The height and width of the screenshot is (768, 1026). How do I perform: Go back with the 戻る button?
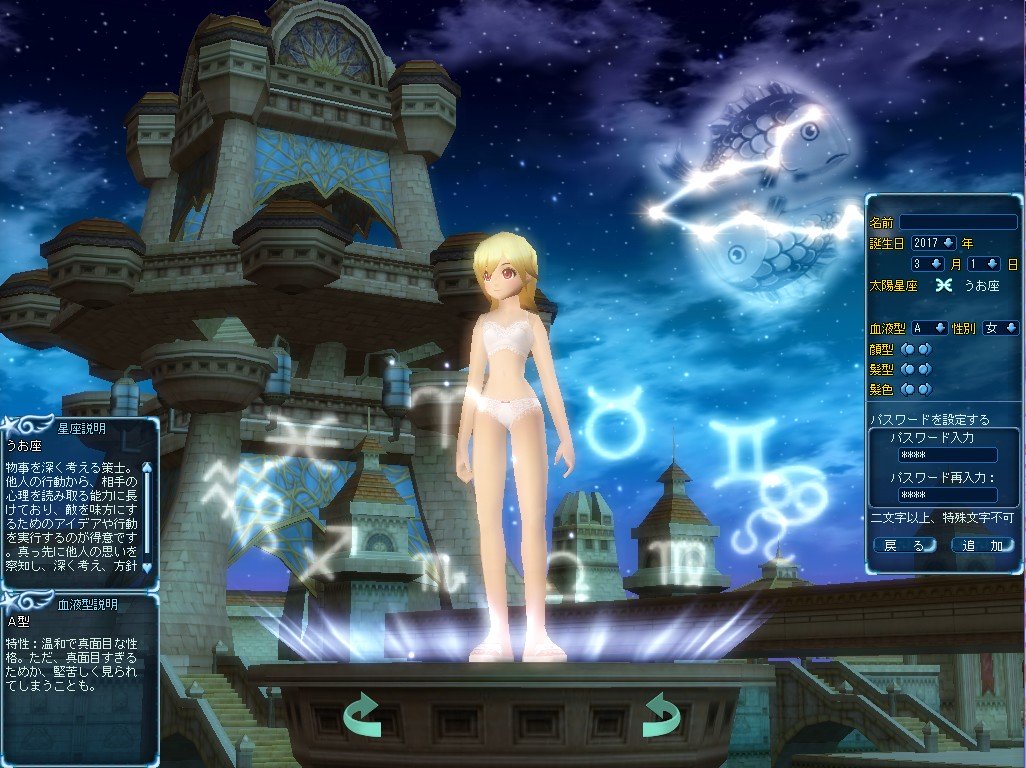[905, 545]
